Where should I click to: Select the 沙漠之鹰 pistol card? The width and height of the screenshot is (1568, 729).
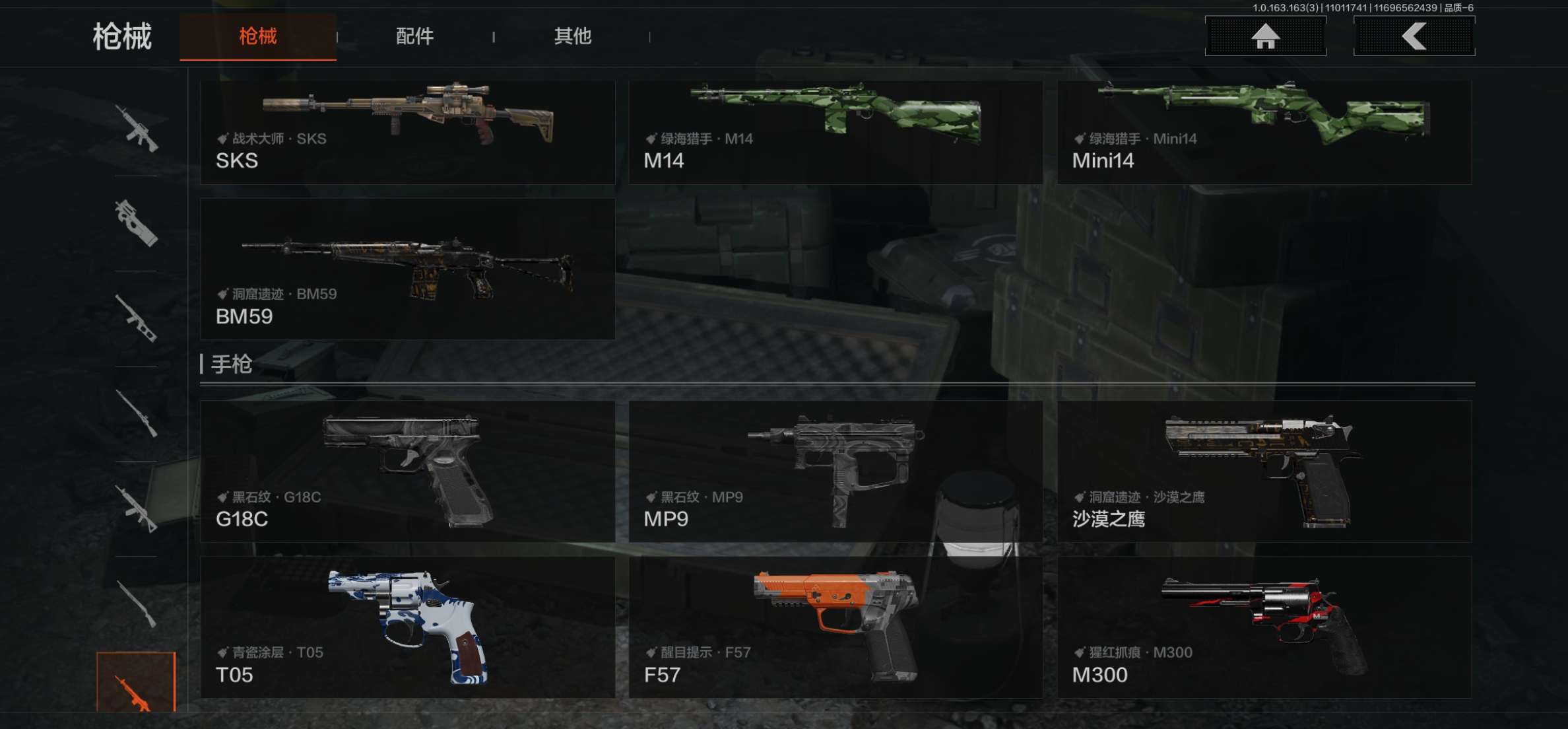[1264, 471]
